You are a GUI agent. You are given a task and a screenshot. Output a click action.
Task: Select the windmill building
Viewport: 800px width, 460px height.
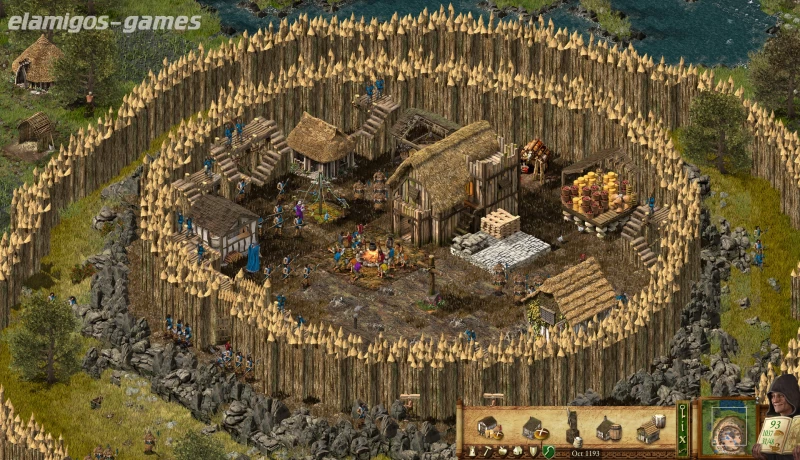tap(572, 424)
